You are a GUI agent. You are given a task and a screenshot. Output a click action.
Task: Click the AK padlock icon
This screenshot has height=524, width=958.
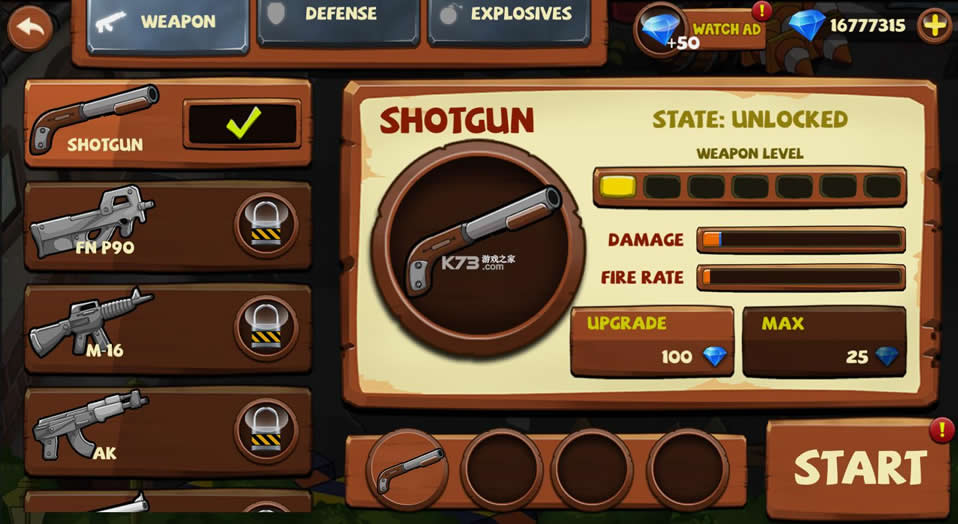pyautogui.click(x=266, y=430)
